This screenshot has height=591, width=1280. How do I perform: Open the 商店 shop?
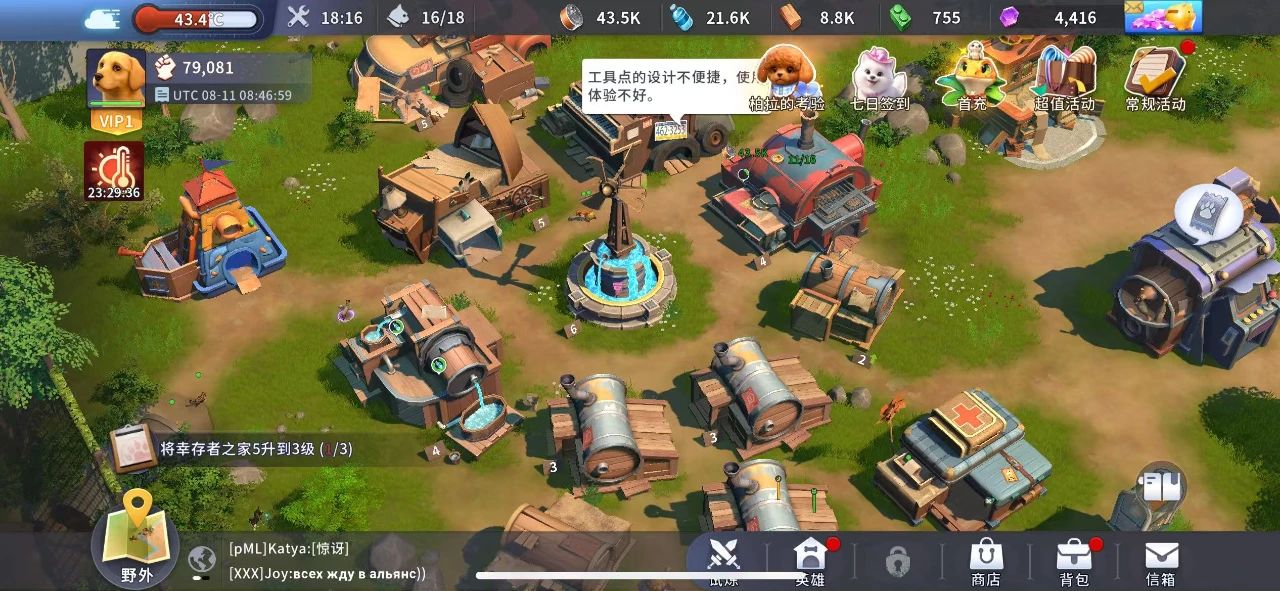pyautogui.click(x=986, y=562)
